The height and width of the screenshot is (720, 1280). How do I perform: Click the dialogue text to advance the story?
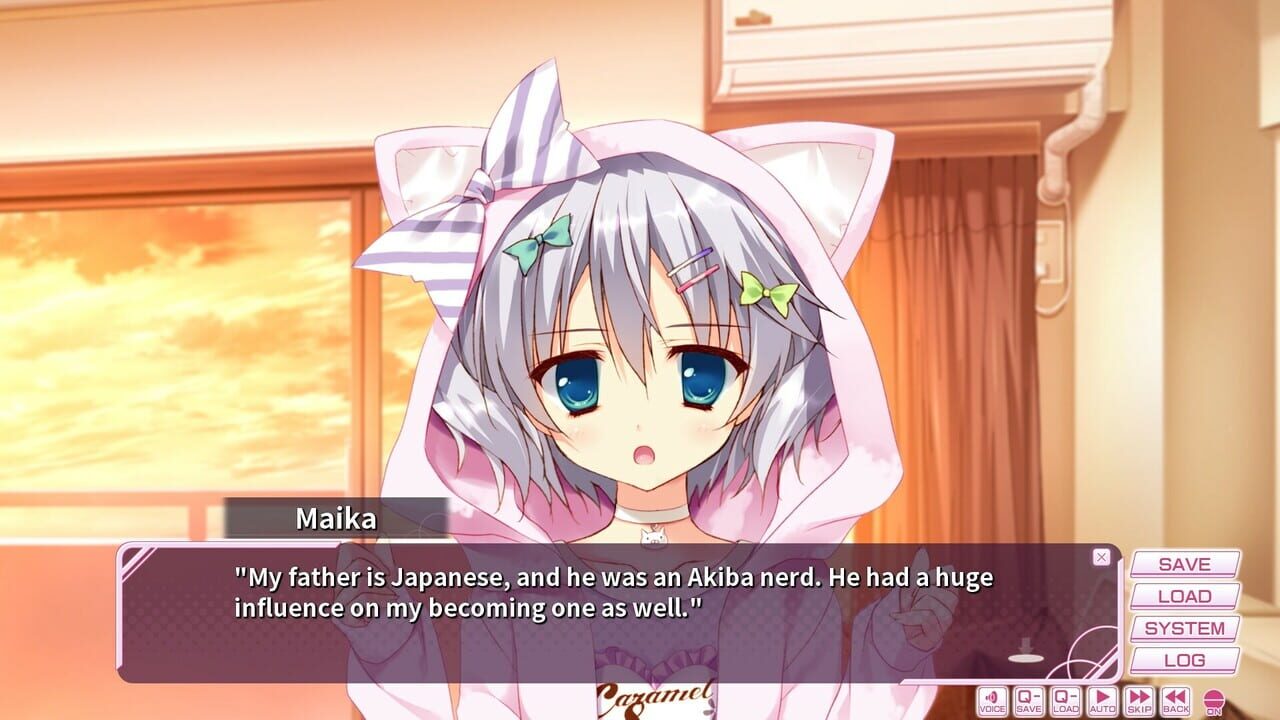600,590
